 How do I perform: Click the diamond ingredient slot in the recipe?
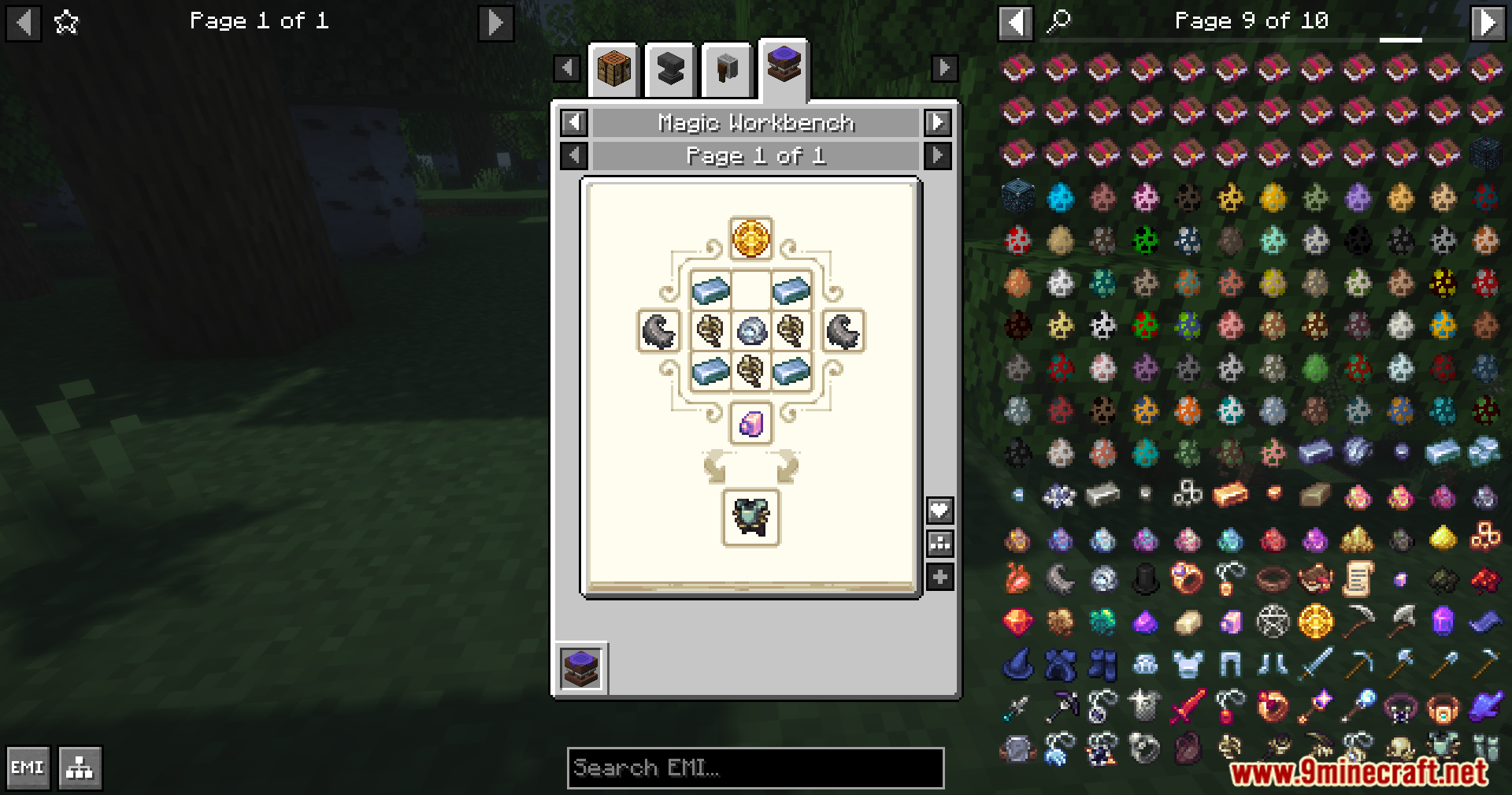[750, 332]
